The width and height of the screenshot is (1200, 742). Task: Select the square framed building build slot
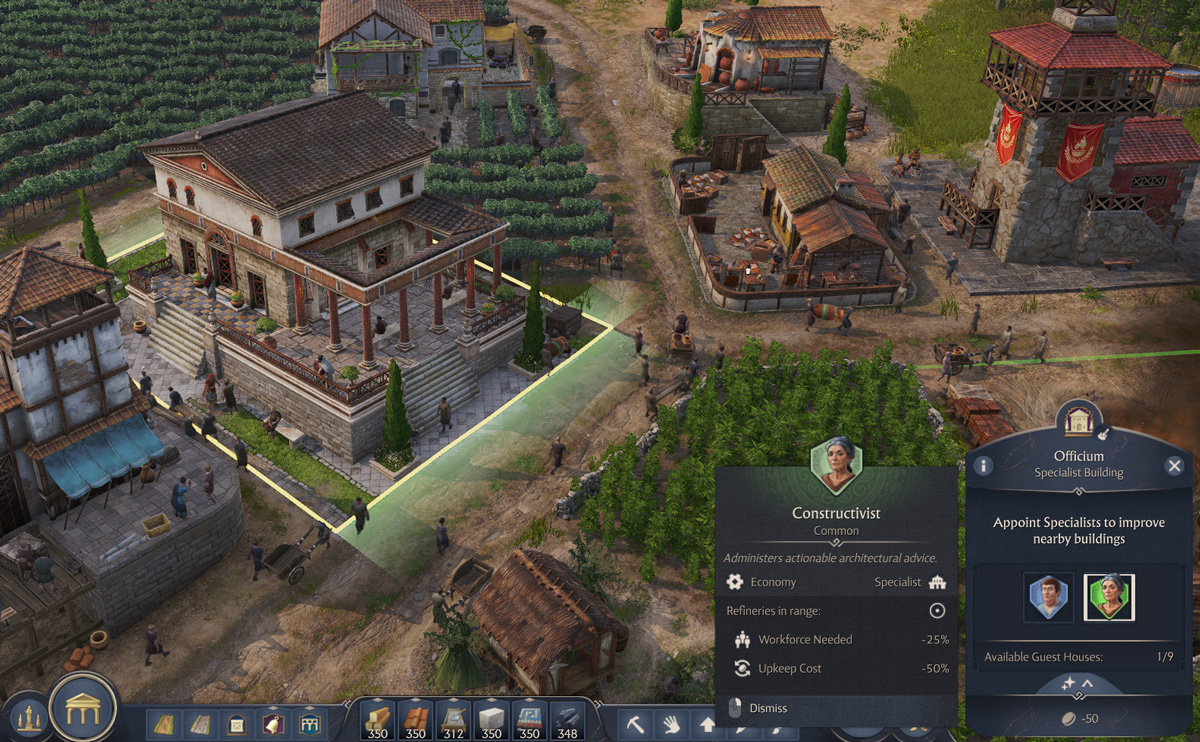coord(237,723)
